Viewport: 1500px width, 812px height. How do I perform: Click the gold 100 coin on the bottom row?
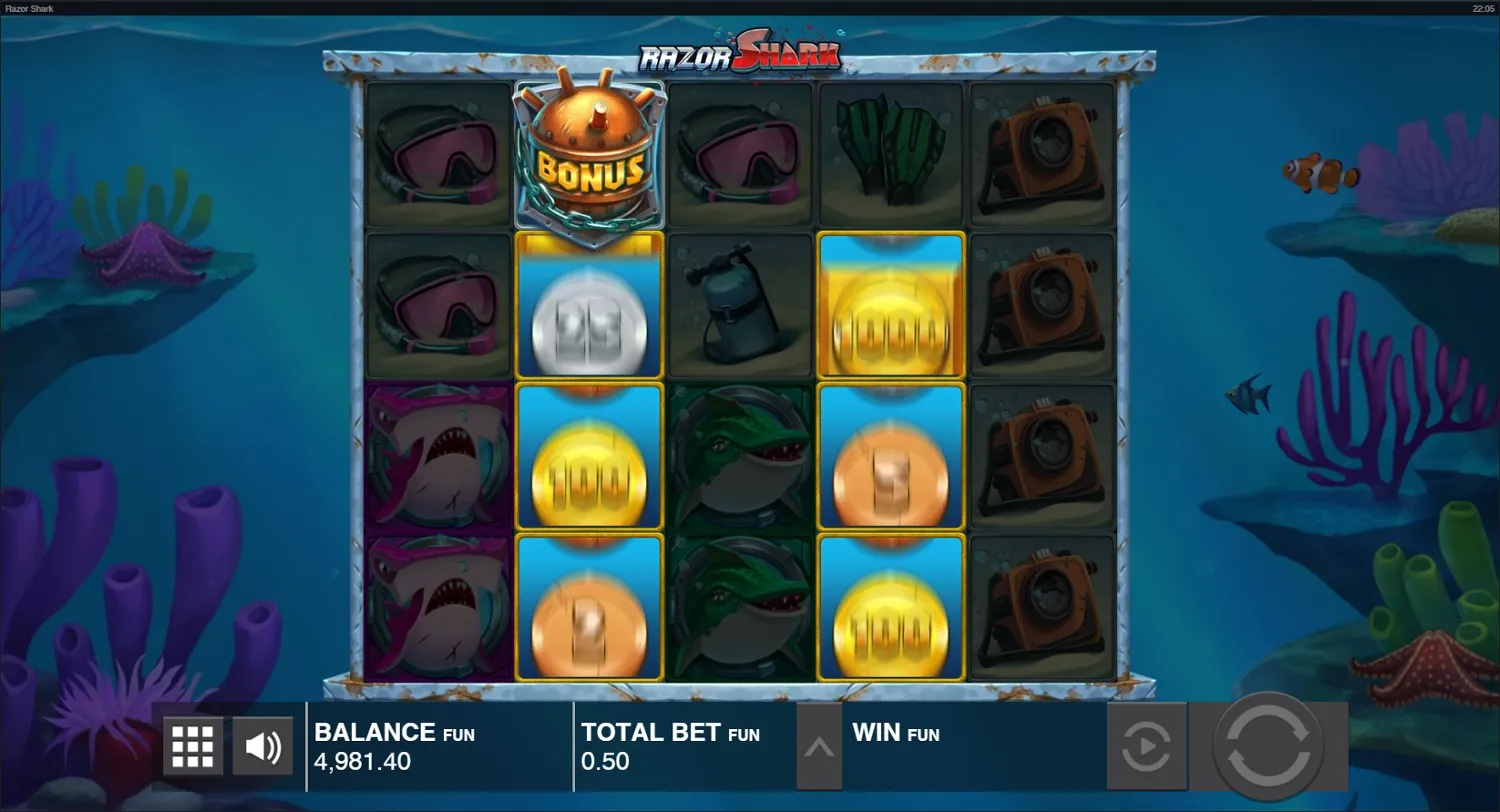click(x=890, y=605)
